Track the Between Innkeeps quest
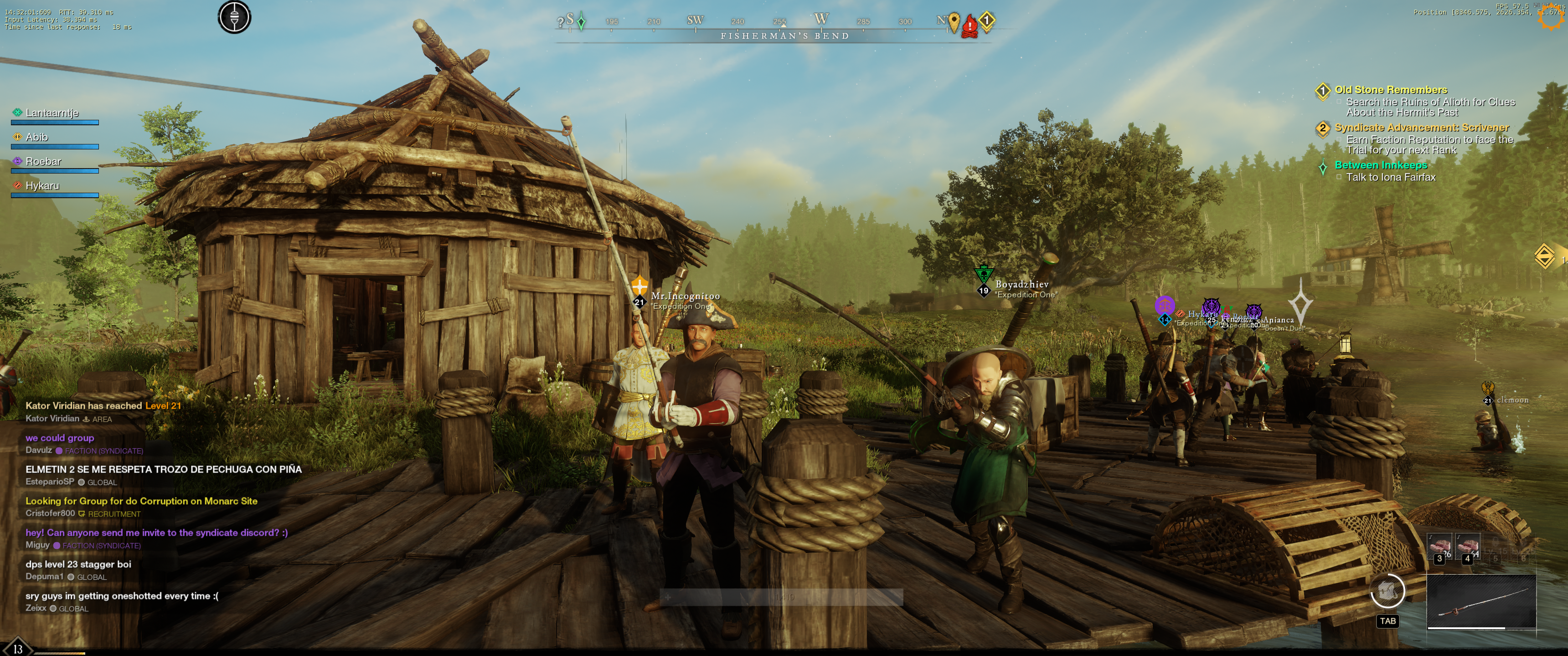The image size is (1568, 656). tap(1381, 165)
